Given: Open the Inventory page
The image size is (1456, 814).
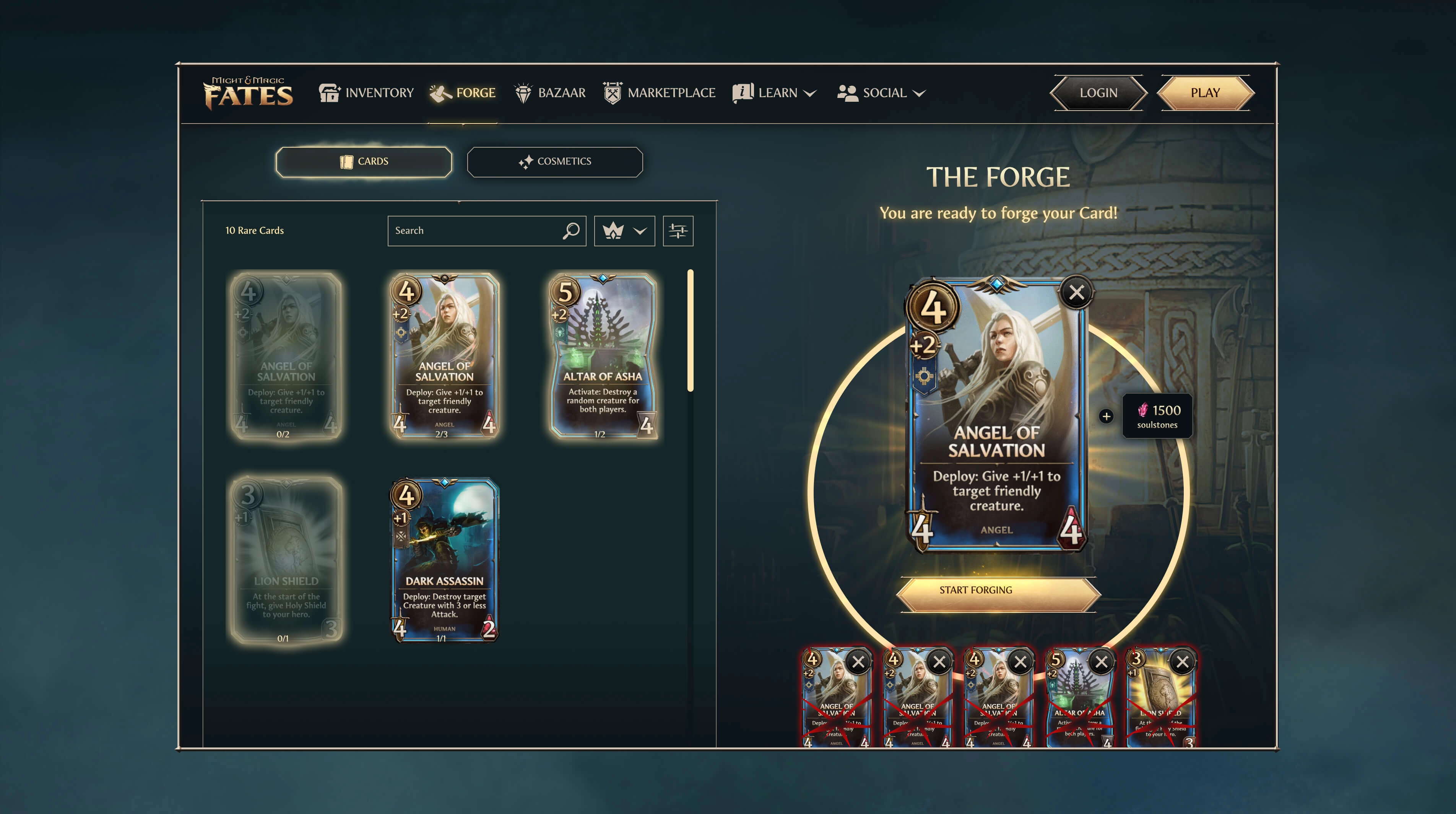Looking at the screenshot, I should point(366,93).
